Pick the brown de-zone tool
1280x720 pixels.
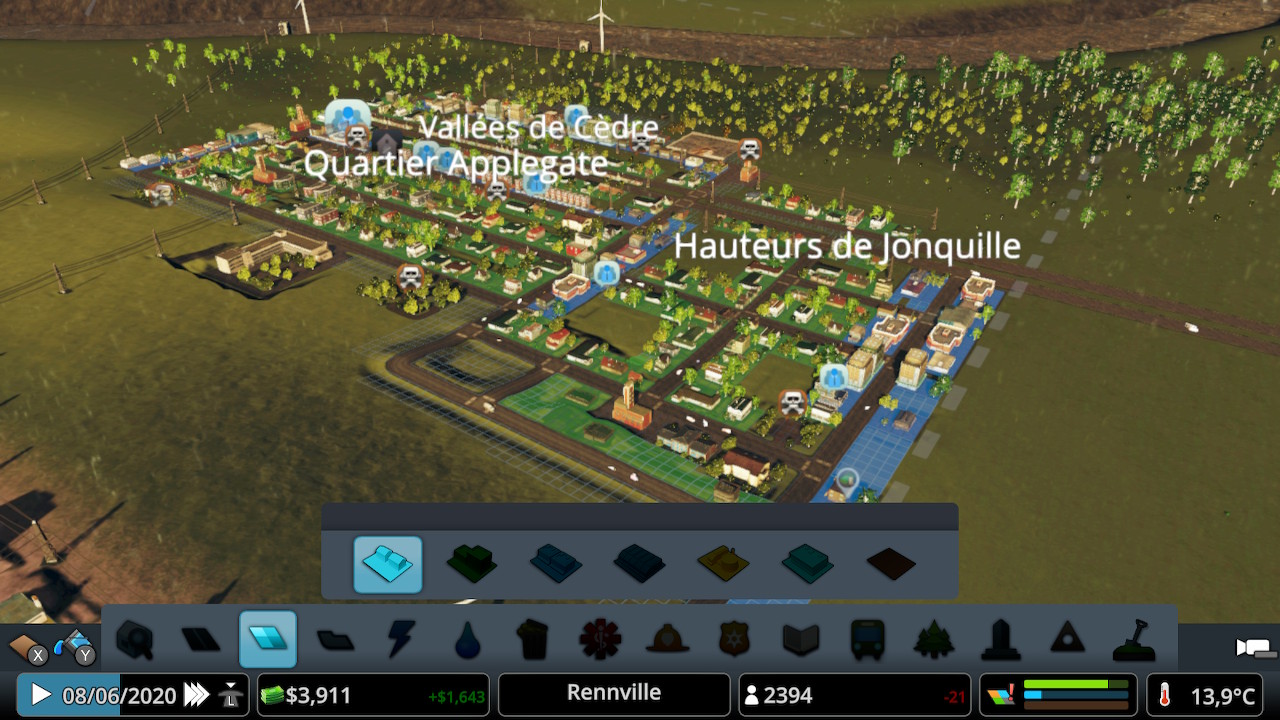tap(891, 565)
